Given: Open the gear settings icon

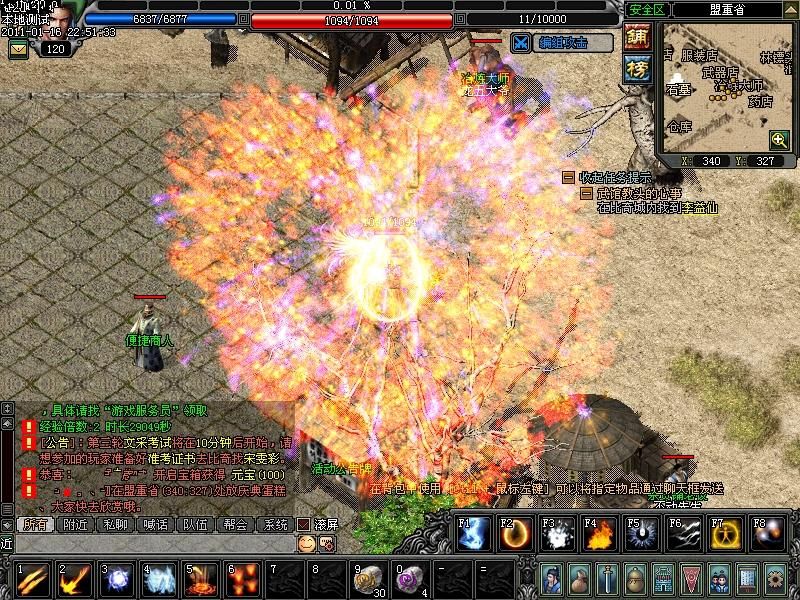Looking at the screenshot, I should (775, 579).
